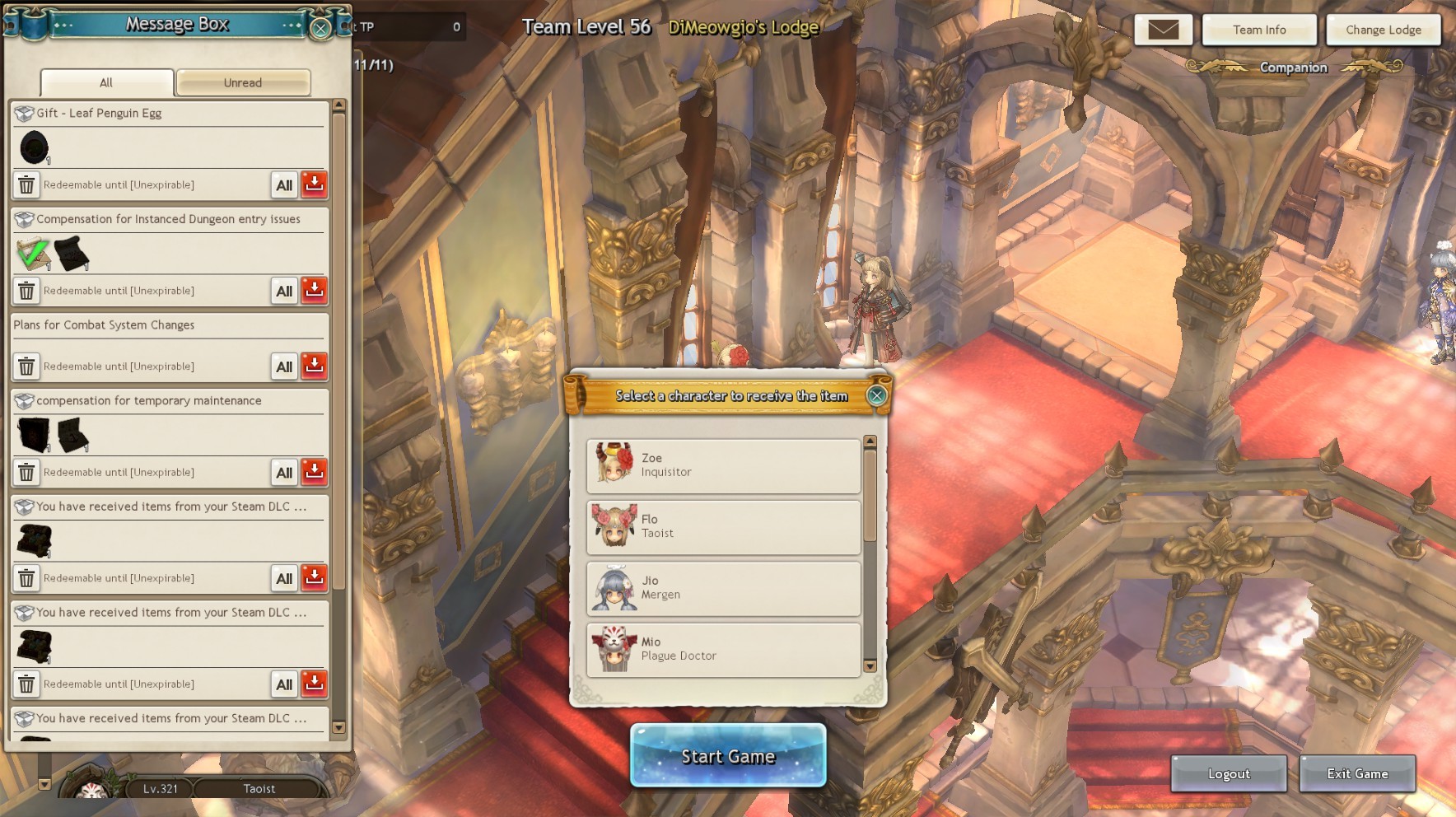Open the Plans for Combat System Changes message
This screenshot has height=817, width=1456.
(104, 325)
